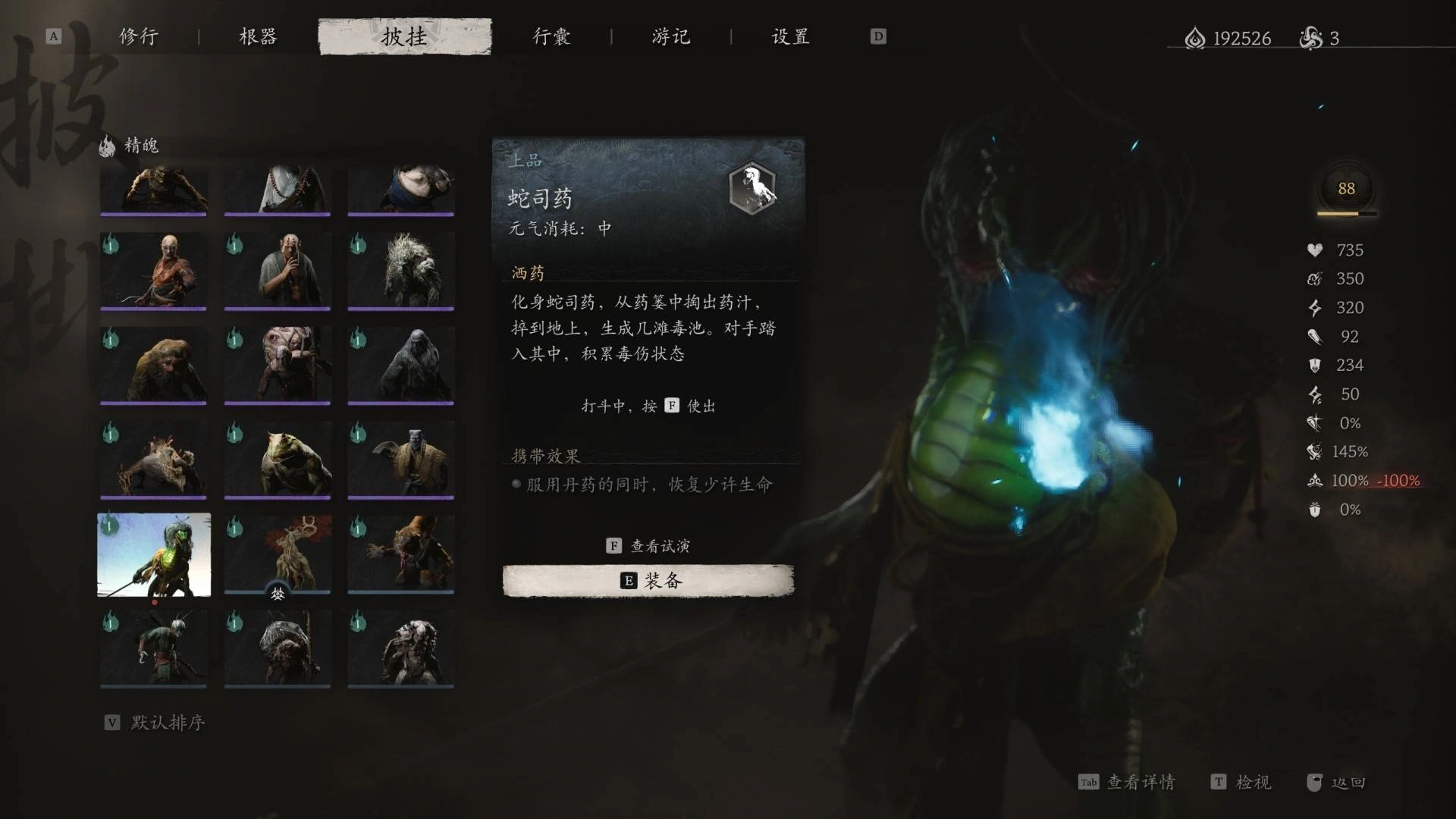Select the bulbous-headed spirit with a staff
Viewport: 1456px width, 819px height.
tap(278, 366)
